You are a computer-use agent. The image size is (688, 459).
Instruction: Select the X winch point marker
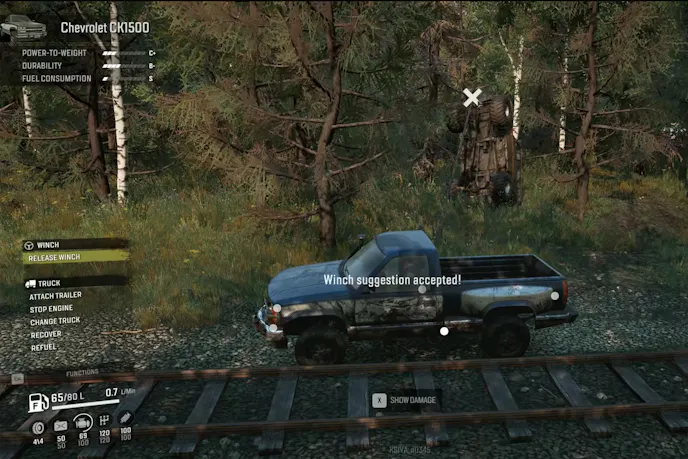click(x=472, y=97)
